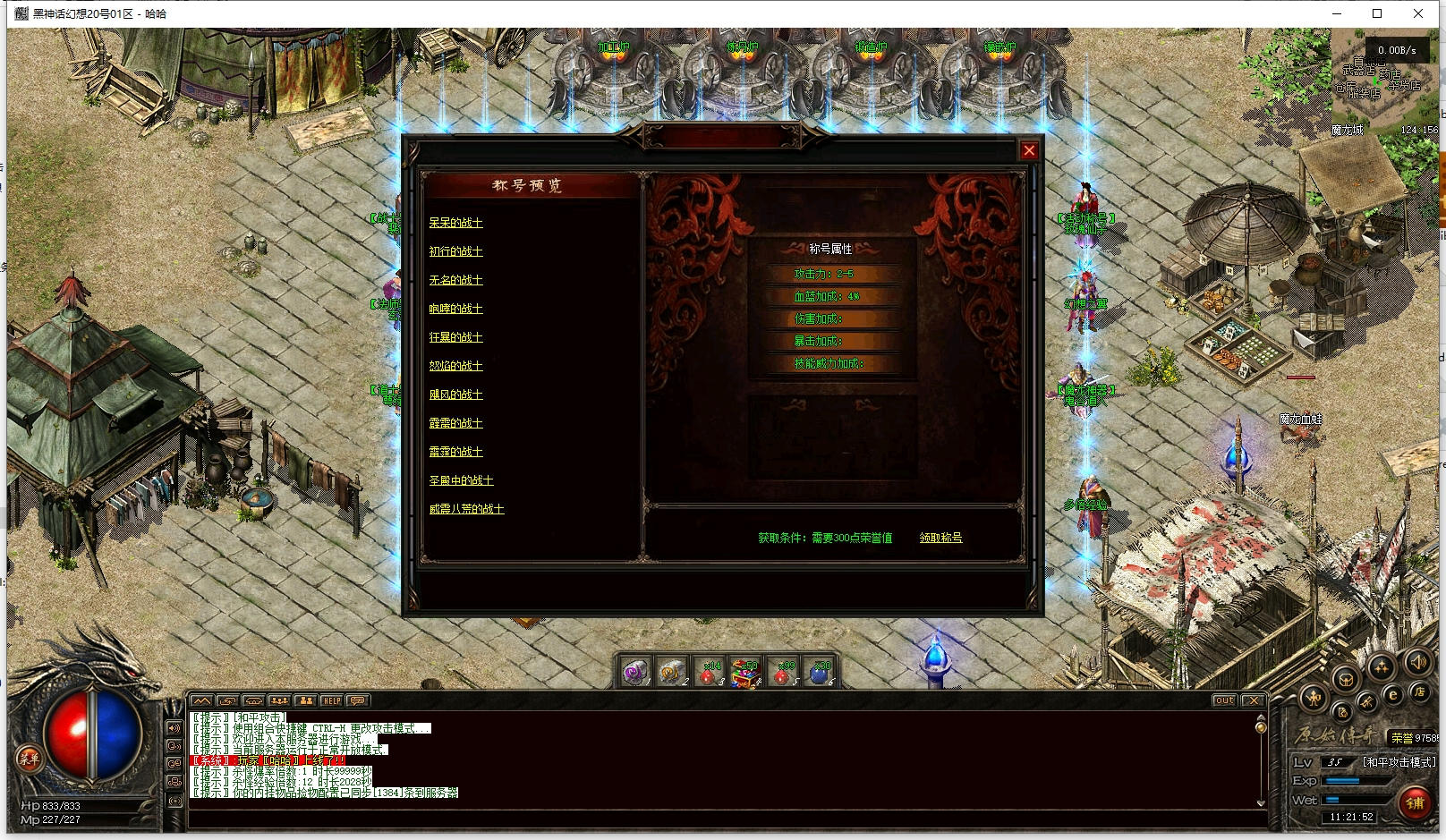The width and height of the screenshot is (1446, 840).
Task: Pick the 怒焰的战士 title
Action: point(455,366)
